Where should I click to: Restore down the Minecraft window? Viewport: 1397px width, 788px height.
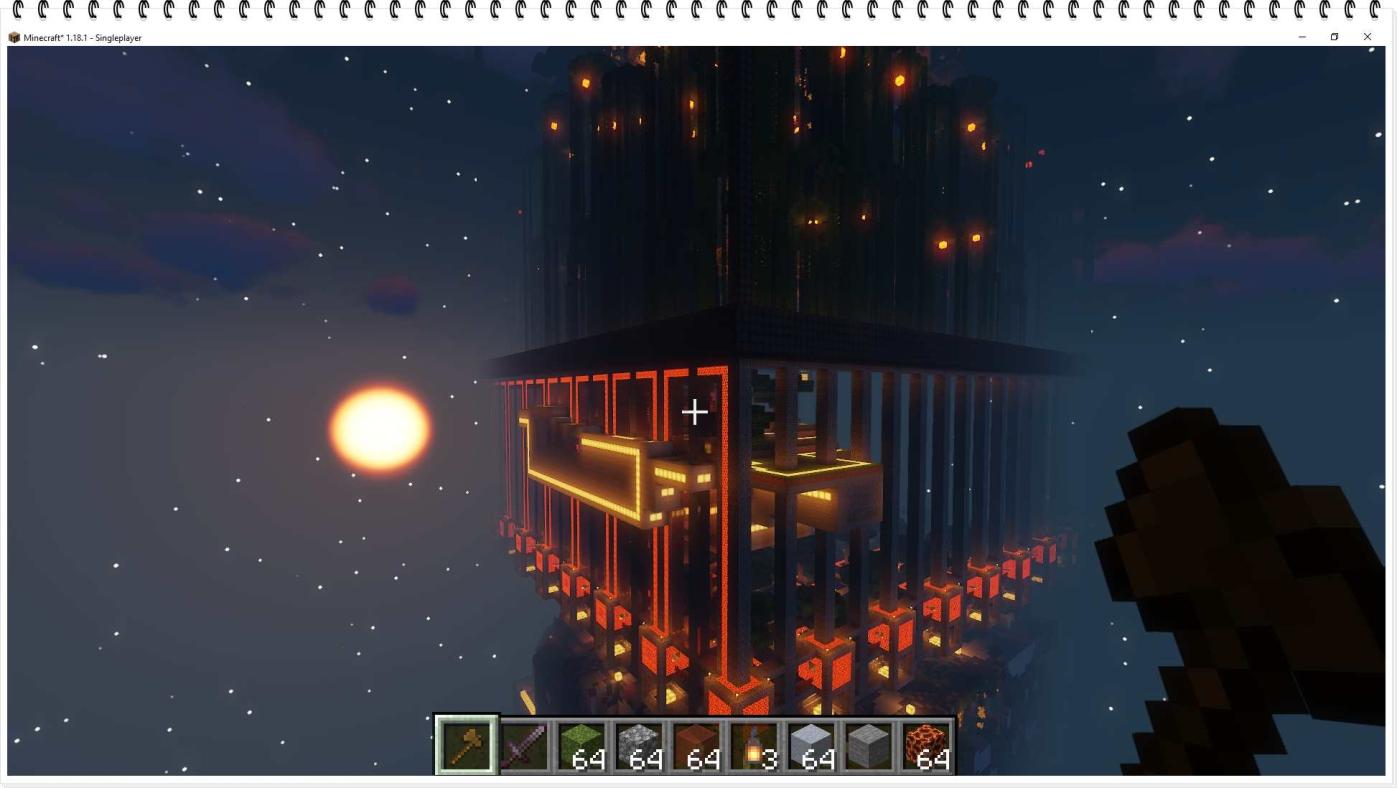(1334, 37)
